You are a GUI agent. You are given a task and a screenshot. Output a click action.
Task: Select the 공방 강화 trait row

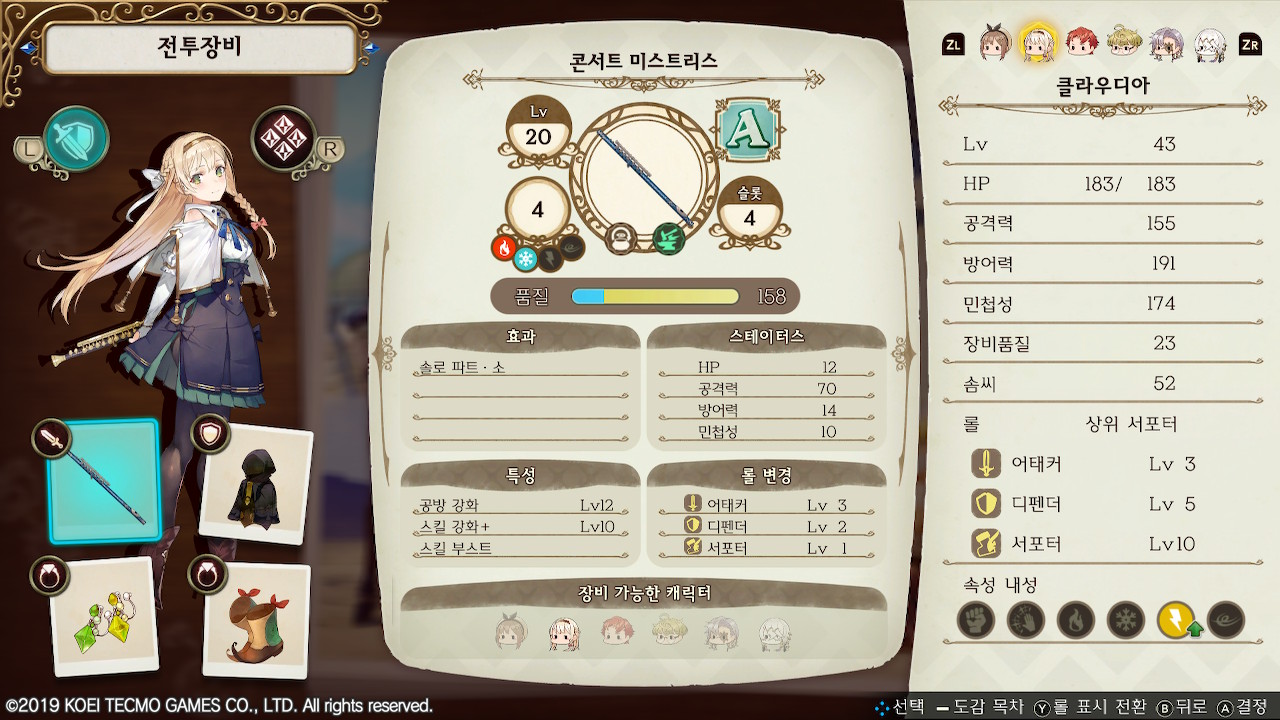[x=520, y=505]
